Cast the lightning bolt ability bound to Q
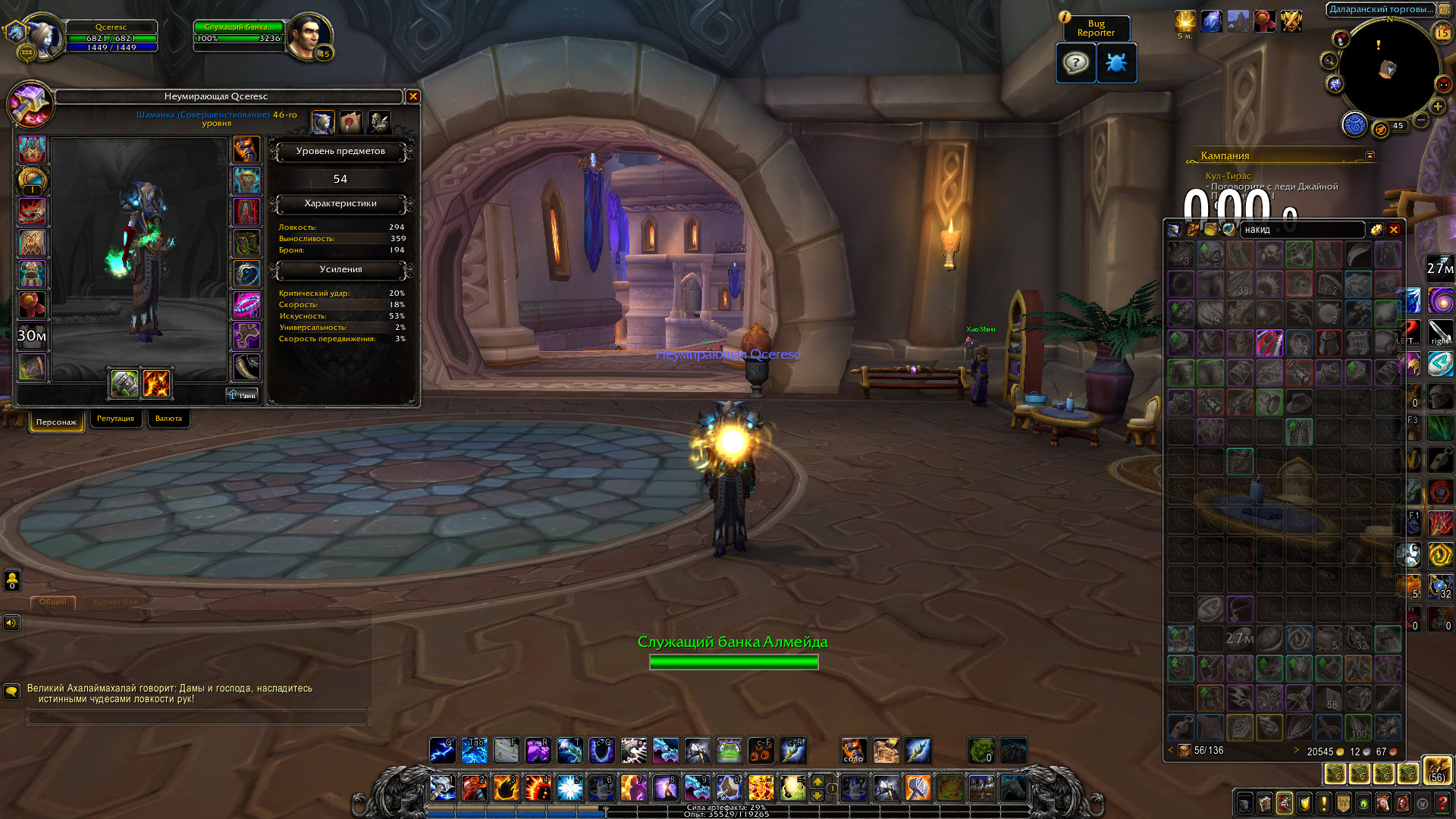 [442, 751]
